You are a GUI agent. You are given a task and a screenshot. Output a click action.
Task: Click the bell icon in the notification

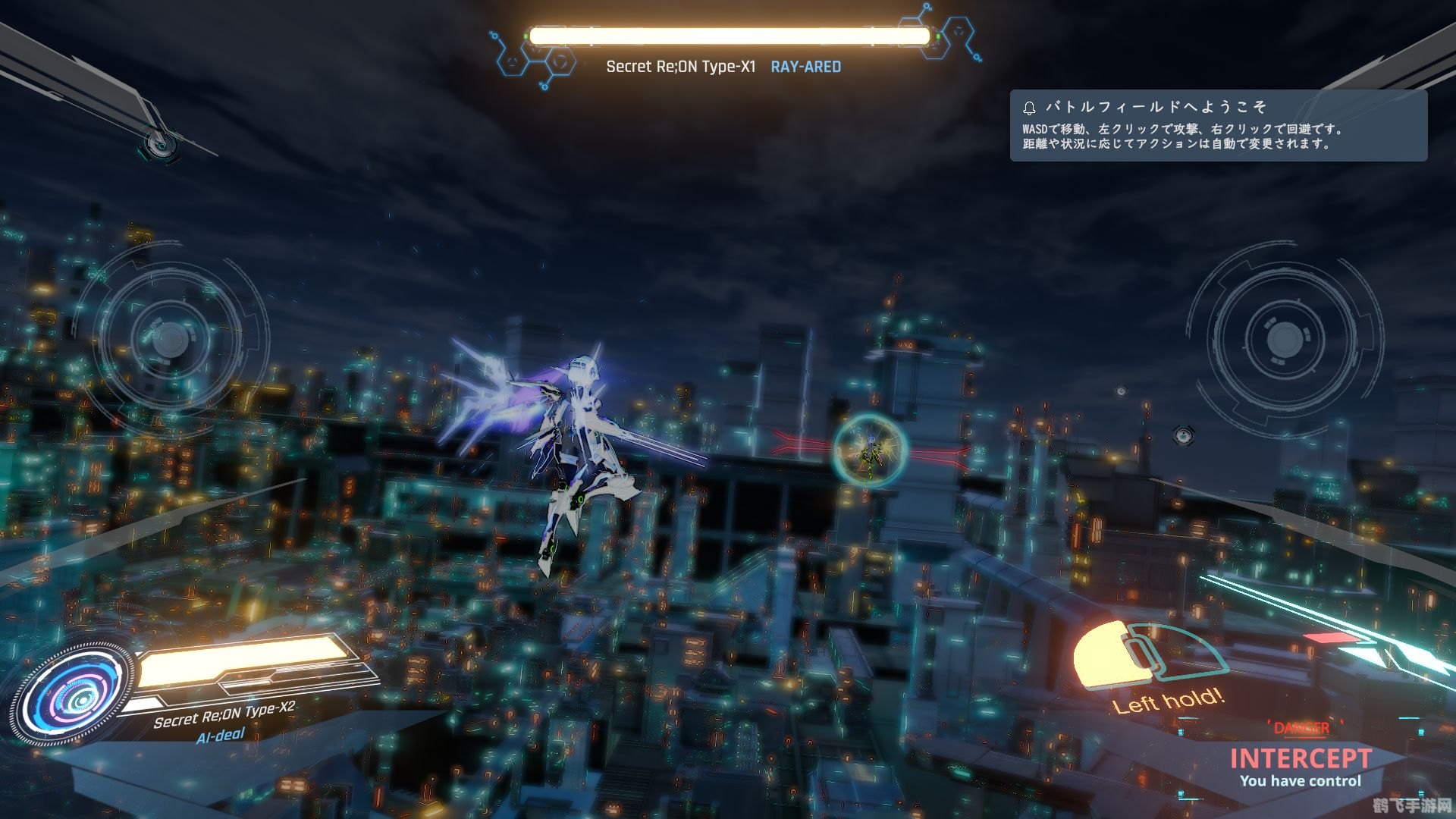[x=1029, y=108]
